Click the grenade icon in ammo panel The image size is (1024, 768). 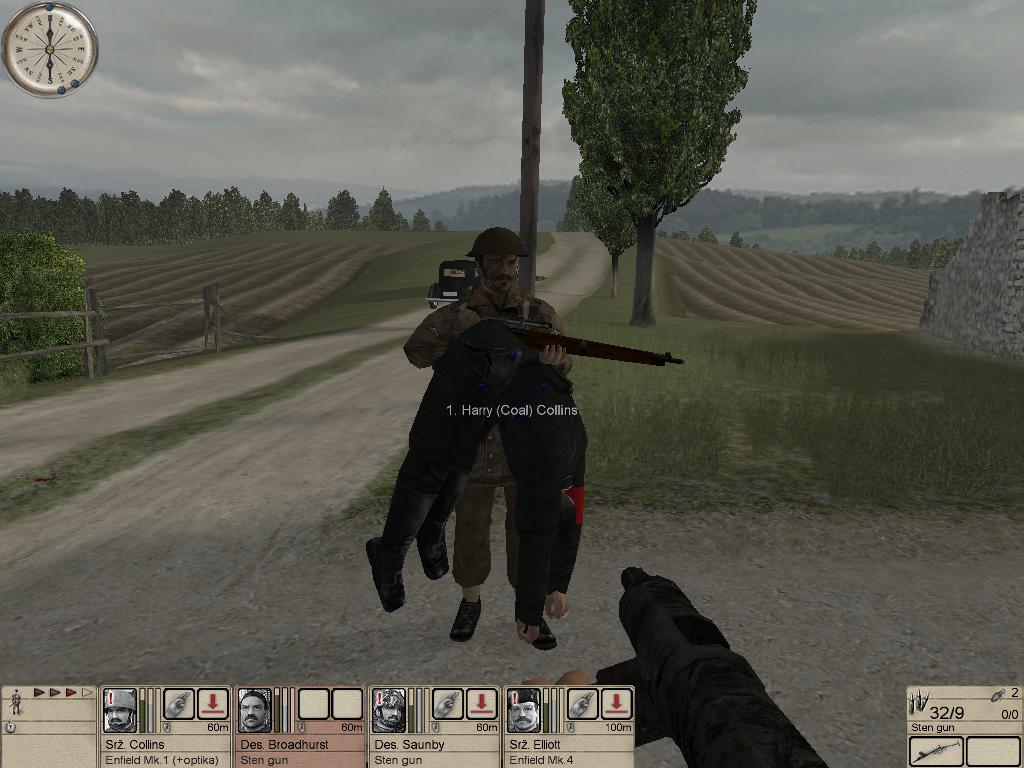996,695
